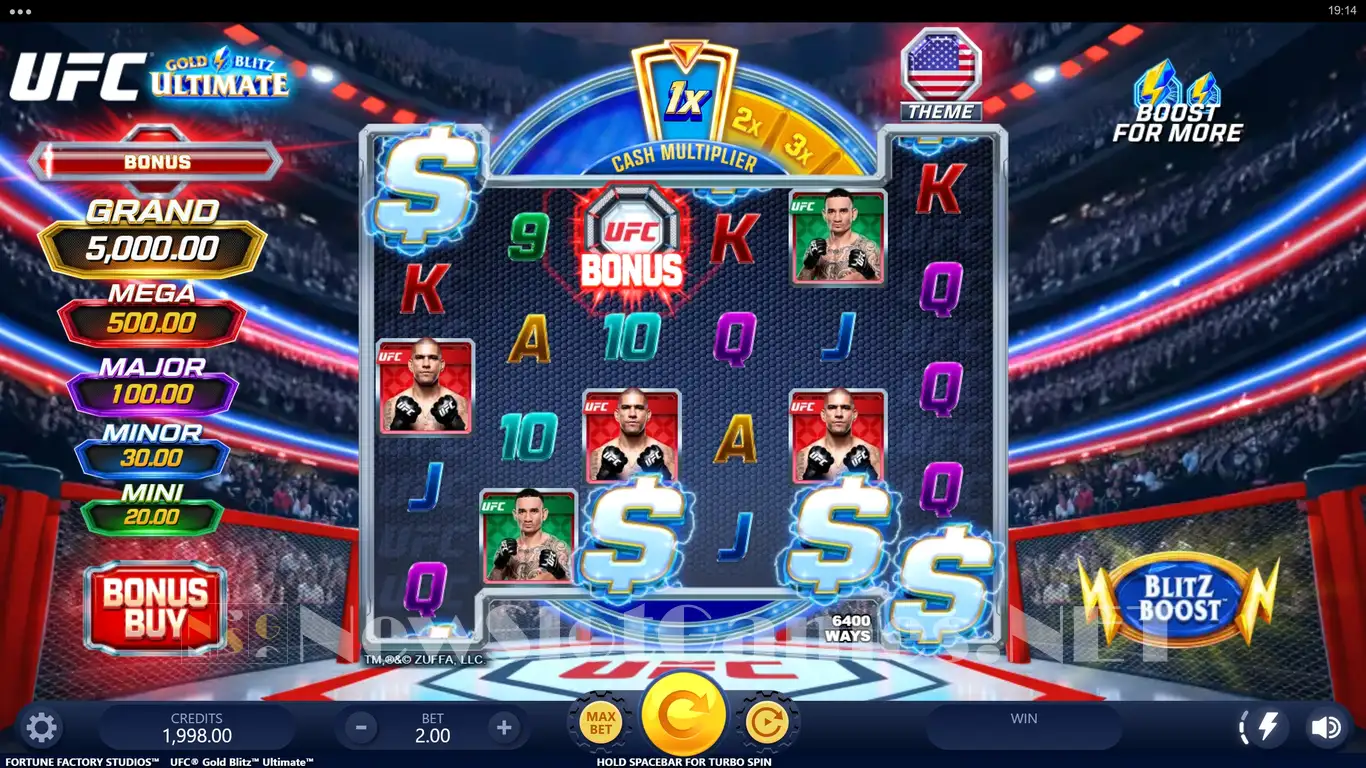The height and width of the screenshot is (768, 1366).
Task: Set the maximum bet
Action: point(600,722)
